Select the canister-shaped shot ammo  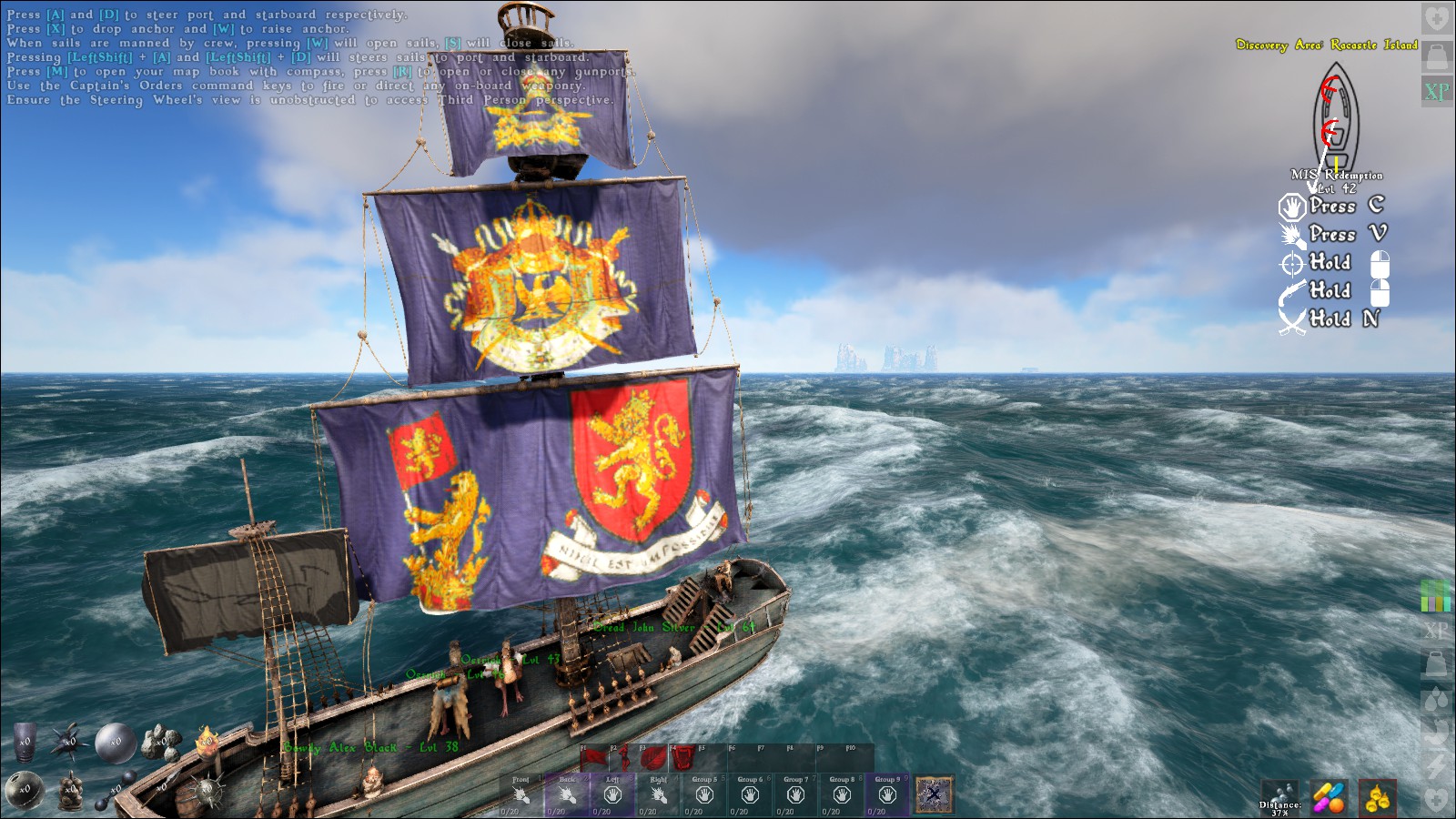tap(25, 741)
